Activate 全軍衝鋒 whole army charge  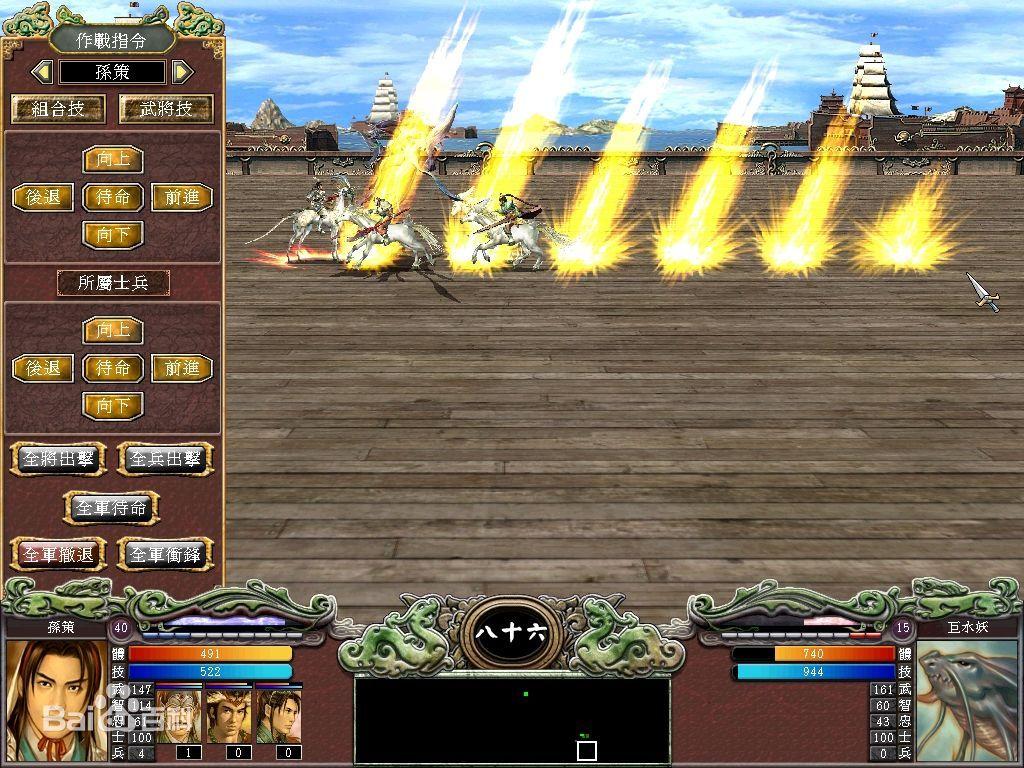pyautogui.click(x=166, y=554)
